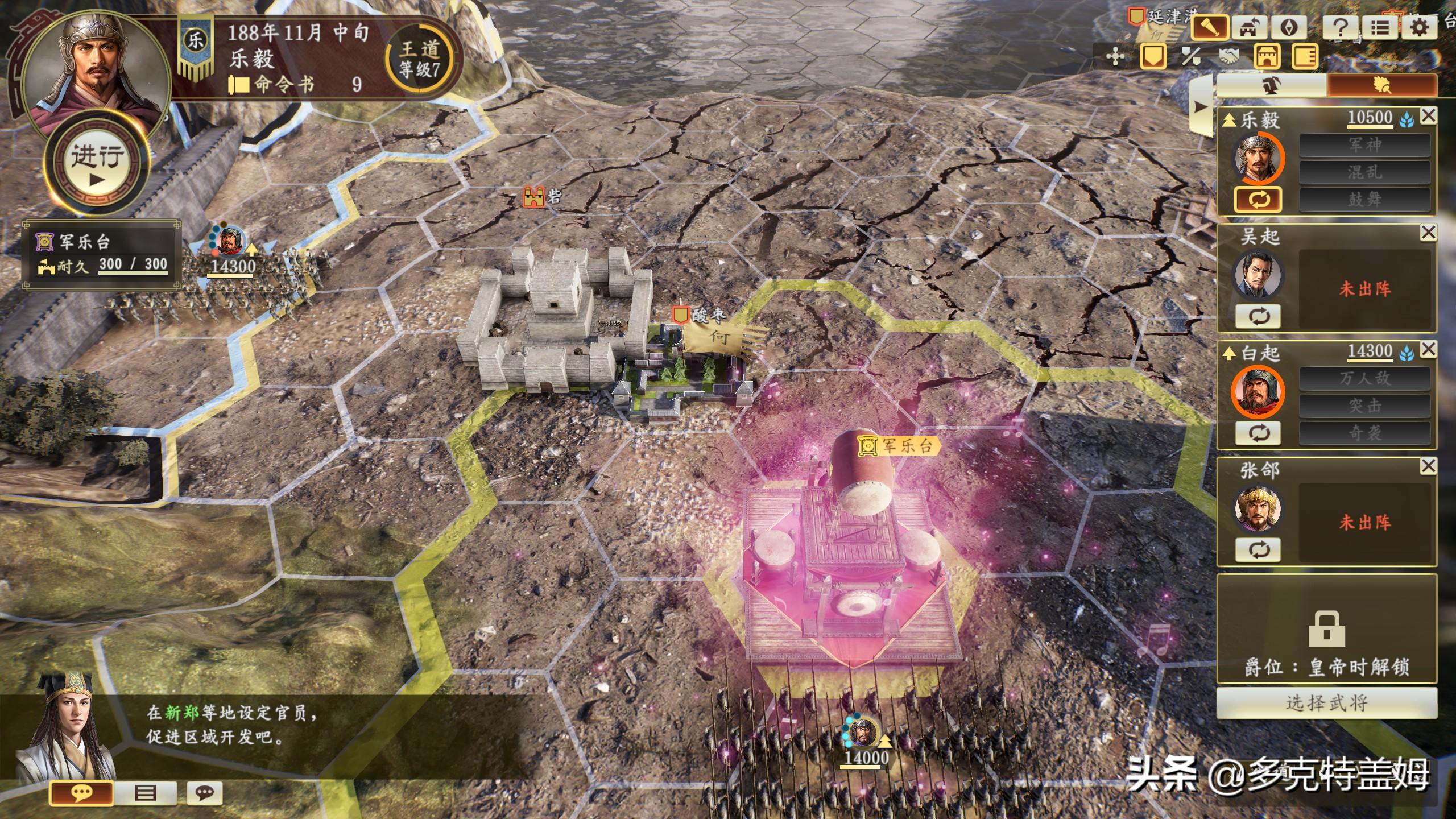Toggle the spyglass view button
1456x819 pixels.
pos(1209,28)
